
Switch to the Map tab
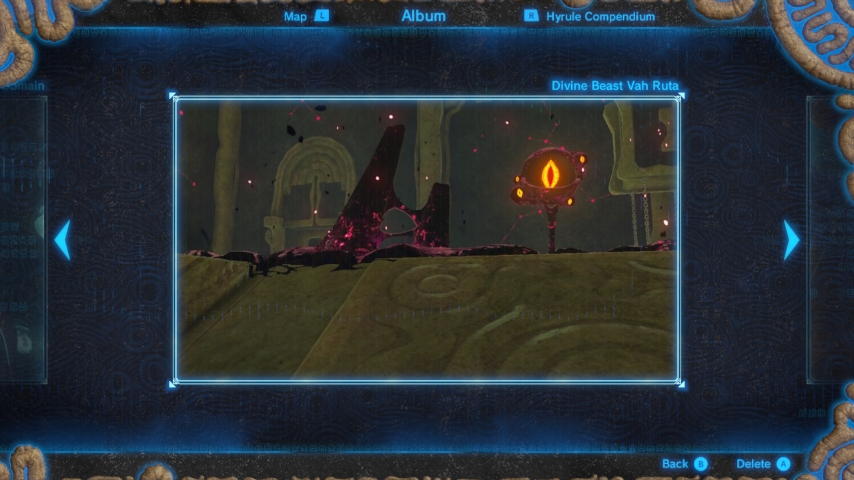point(306,16)
